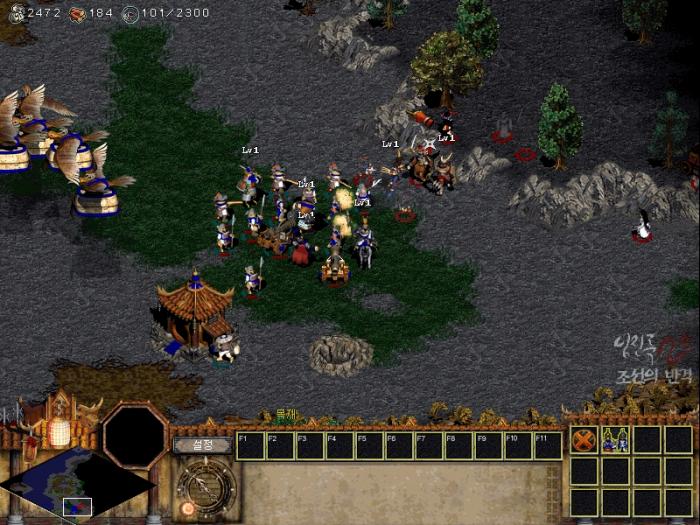Choose the F2 group slot
Image resolution: width=700 pixels, height=525 pixels.
click(281, 446)
